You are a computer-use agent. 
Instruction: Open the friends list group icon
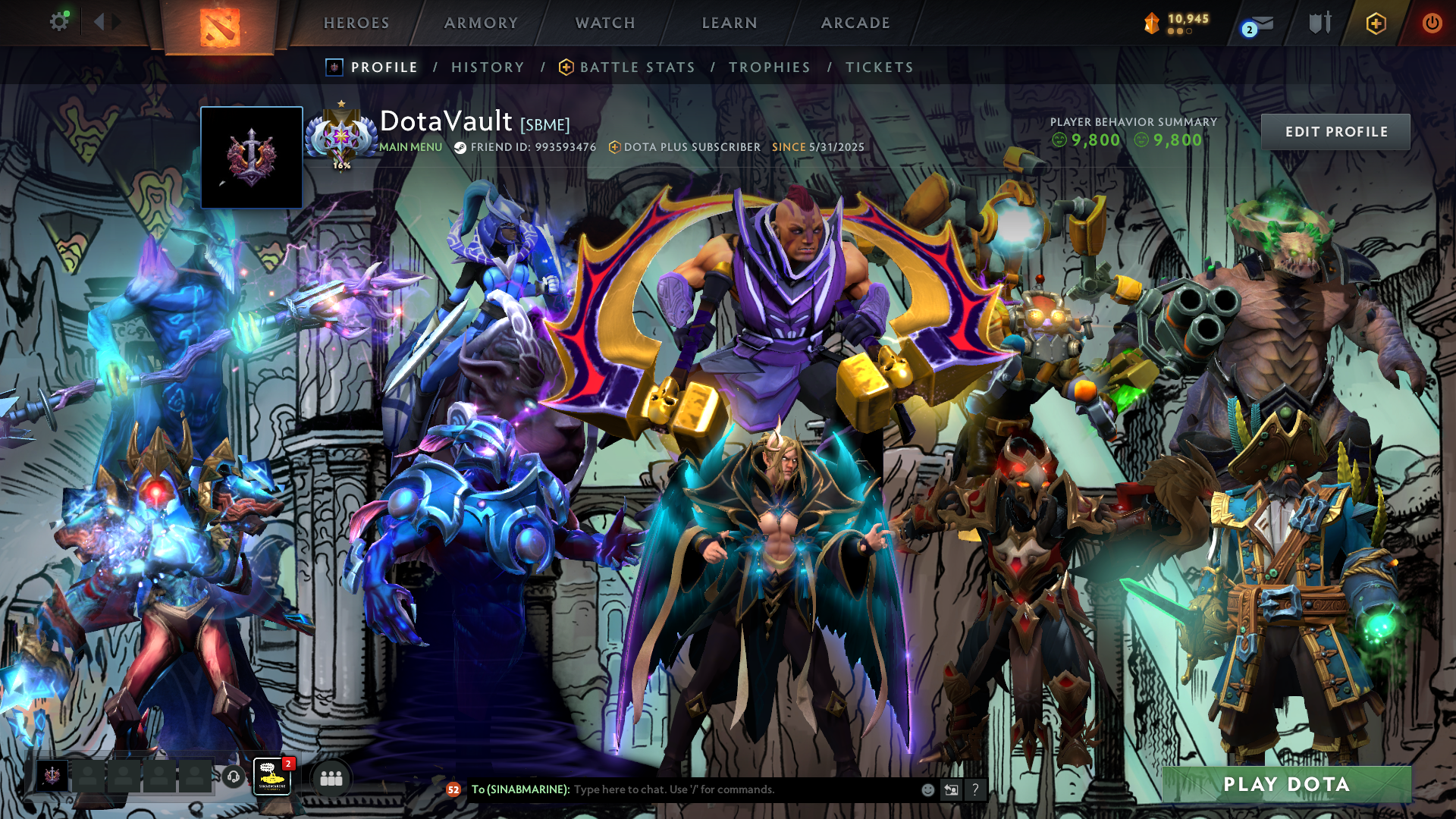pyautogui.click(x=331, y=778)
